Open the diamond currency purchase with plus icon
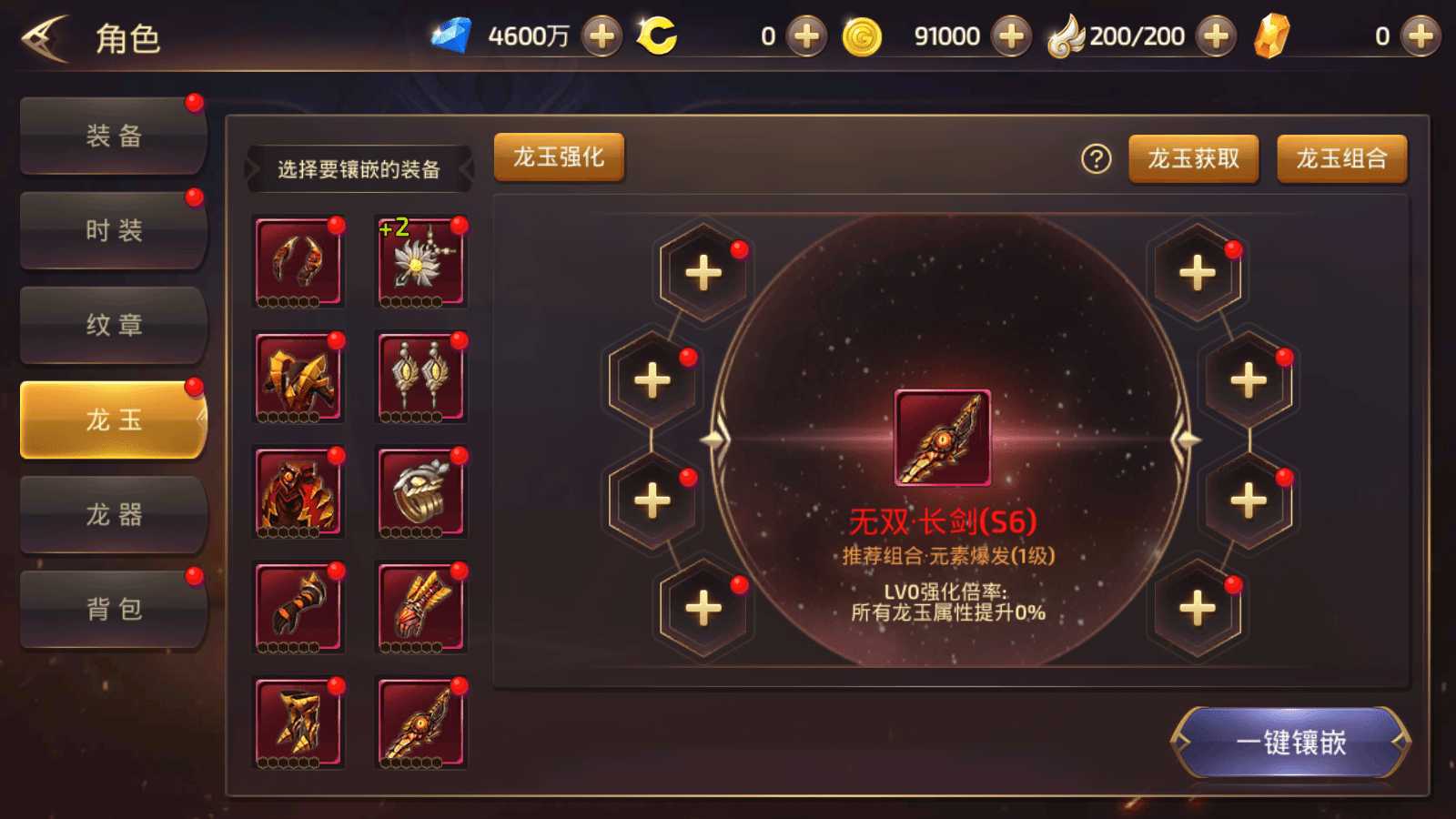The height and width of the screenshot is (819, 1456). click(x=600, y=36)
